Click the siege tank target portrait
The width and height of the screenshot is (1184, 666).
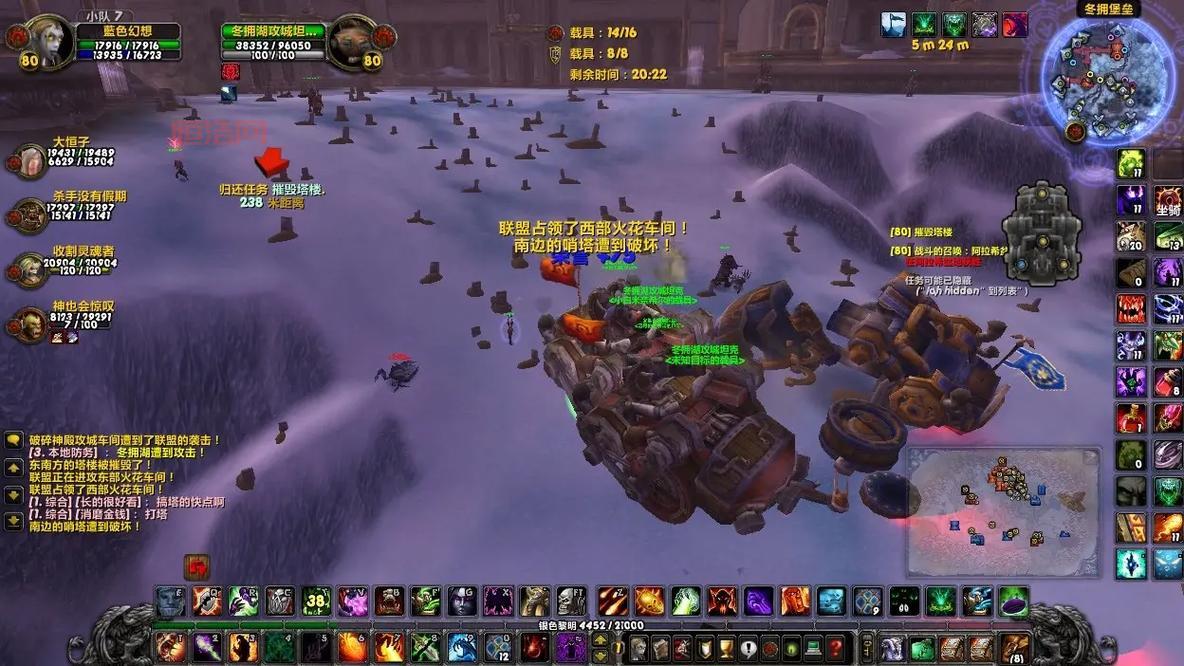point(352,42)
